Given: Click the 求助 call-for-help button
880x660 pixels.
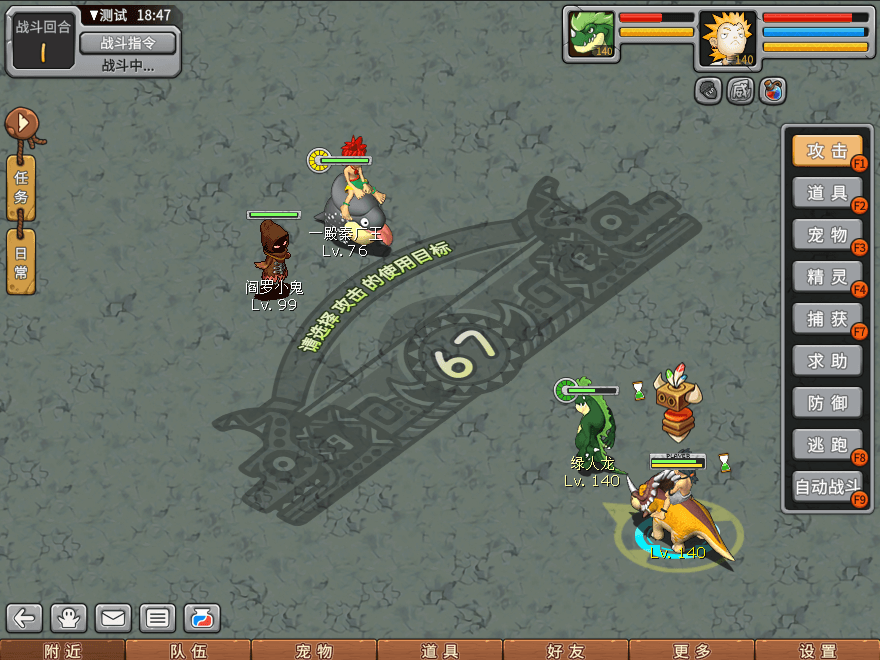Looking at the screenshot, I should coord(827,361).
